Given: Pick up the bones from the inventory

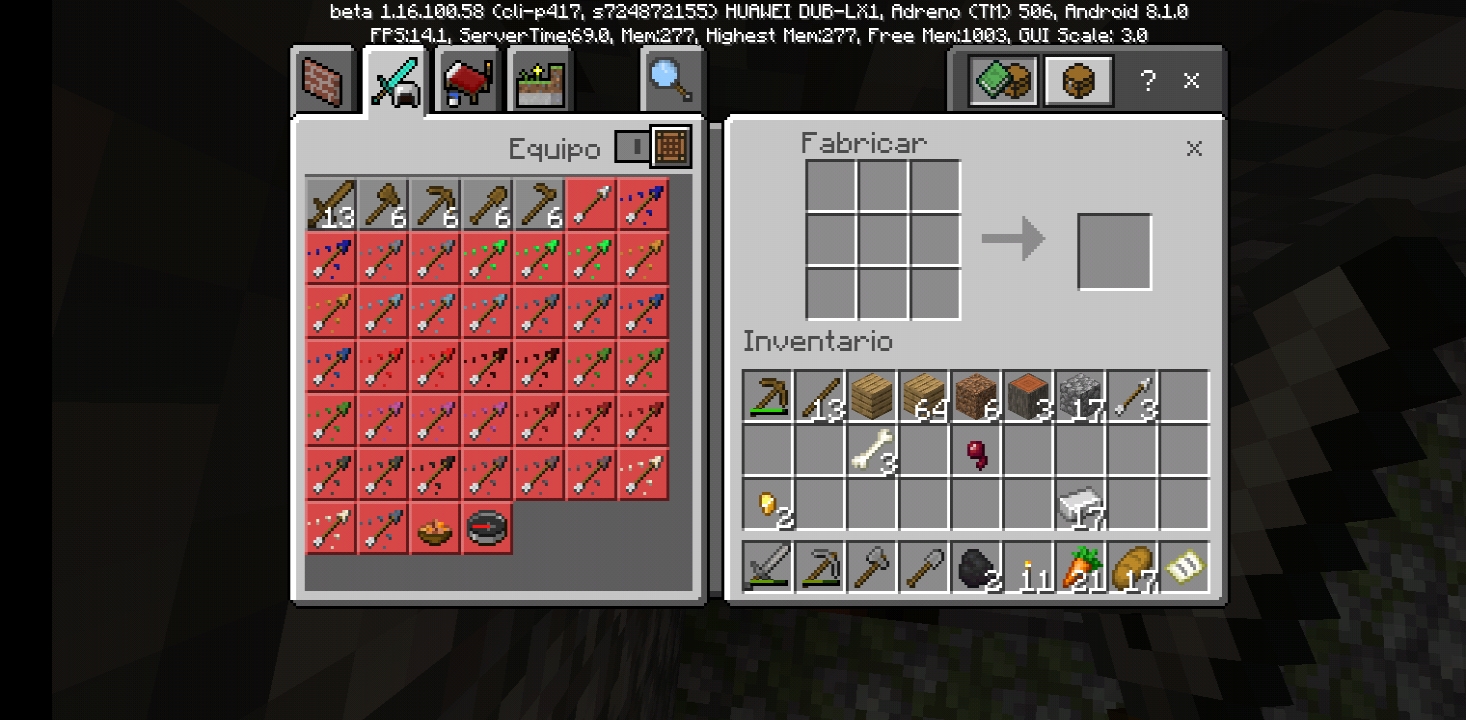Looking at the screenshot, I should pos(872,449).
